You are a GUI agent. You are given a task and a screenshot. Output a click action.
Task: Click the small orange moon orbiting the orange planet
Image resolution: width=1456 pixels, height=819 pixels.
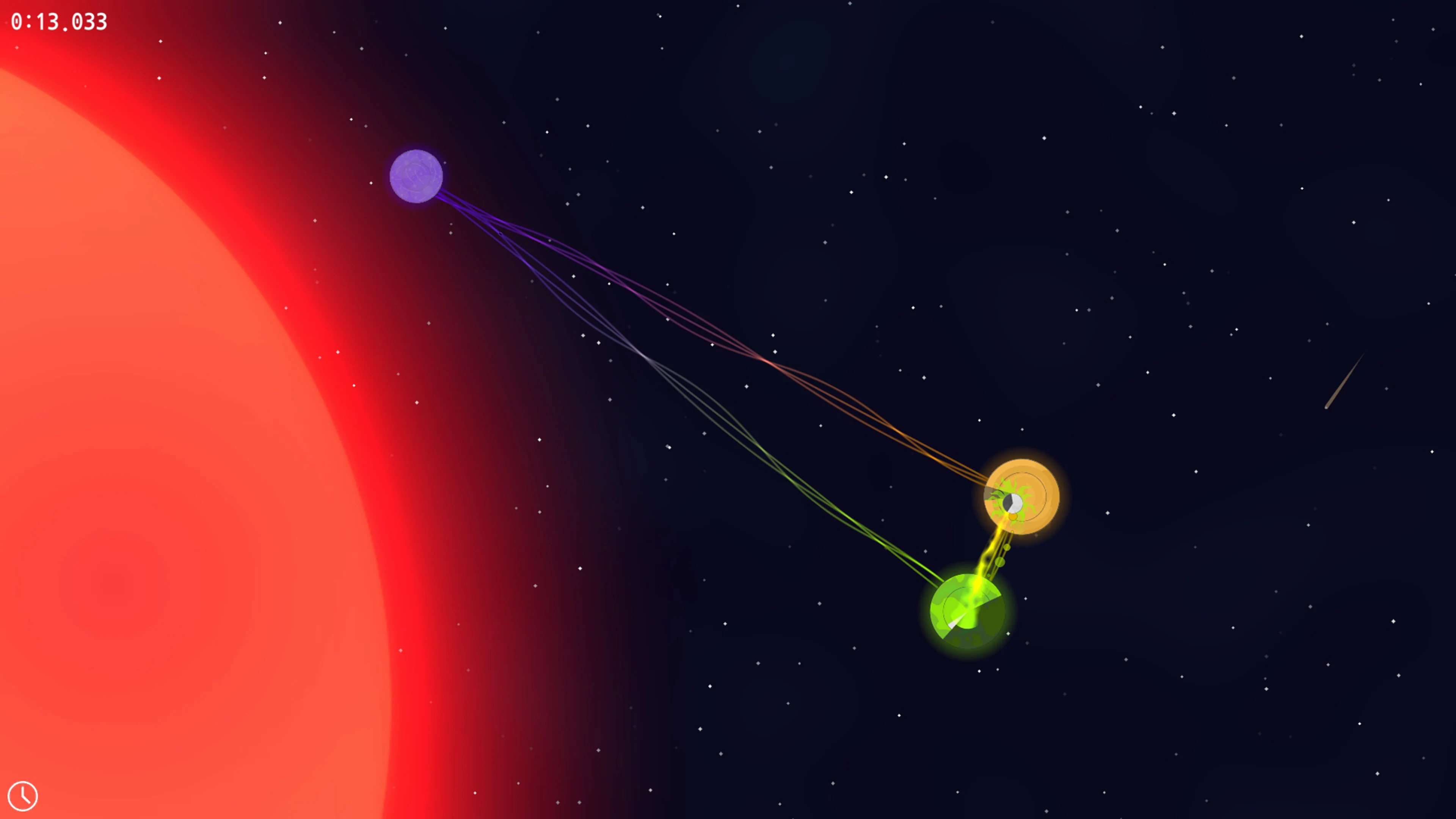pyautogui.click(x=1014, y=518)
